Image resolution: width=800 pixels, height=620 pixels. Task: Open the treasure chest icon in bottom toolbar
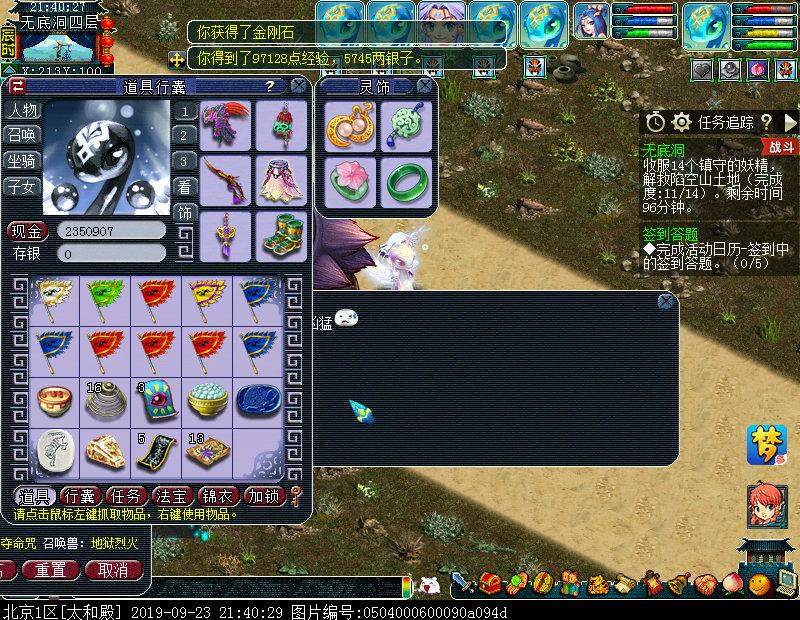490,582
